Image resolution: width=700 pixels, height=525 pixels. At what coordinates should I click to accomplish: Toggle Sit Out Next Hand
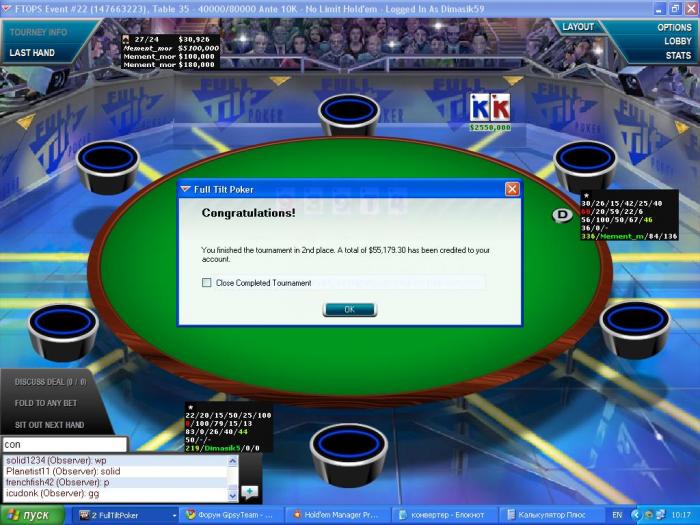[49, 424]
